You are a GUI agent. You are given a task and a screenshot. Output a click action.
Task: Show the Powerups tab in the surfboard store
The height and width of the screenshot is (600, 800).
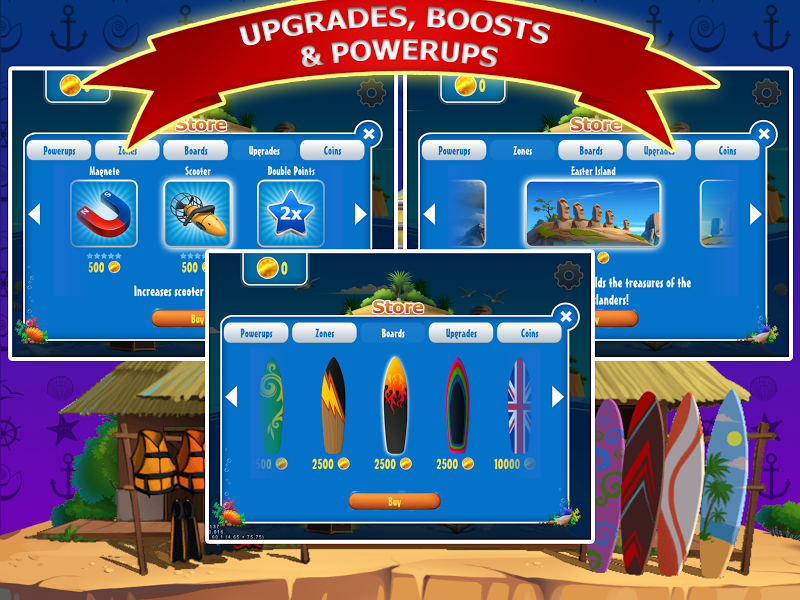[x=255, y=333]
